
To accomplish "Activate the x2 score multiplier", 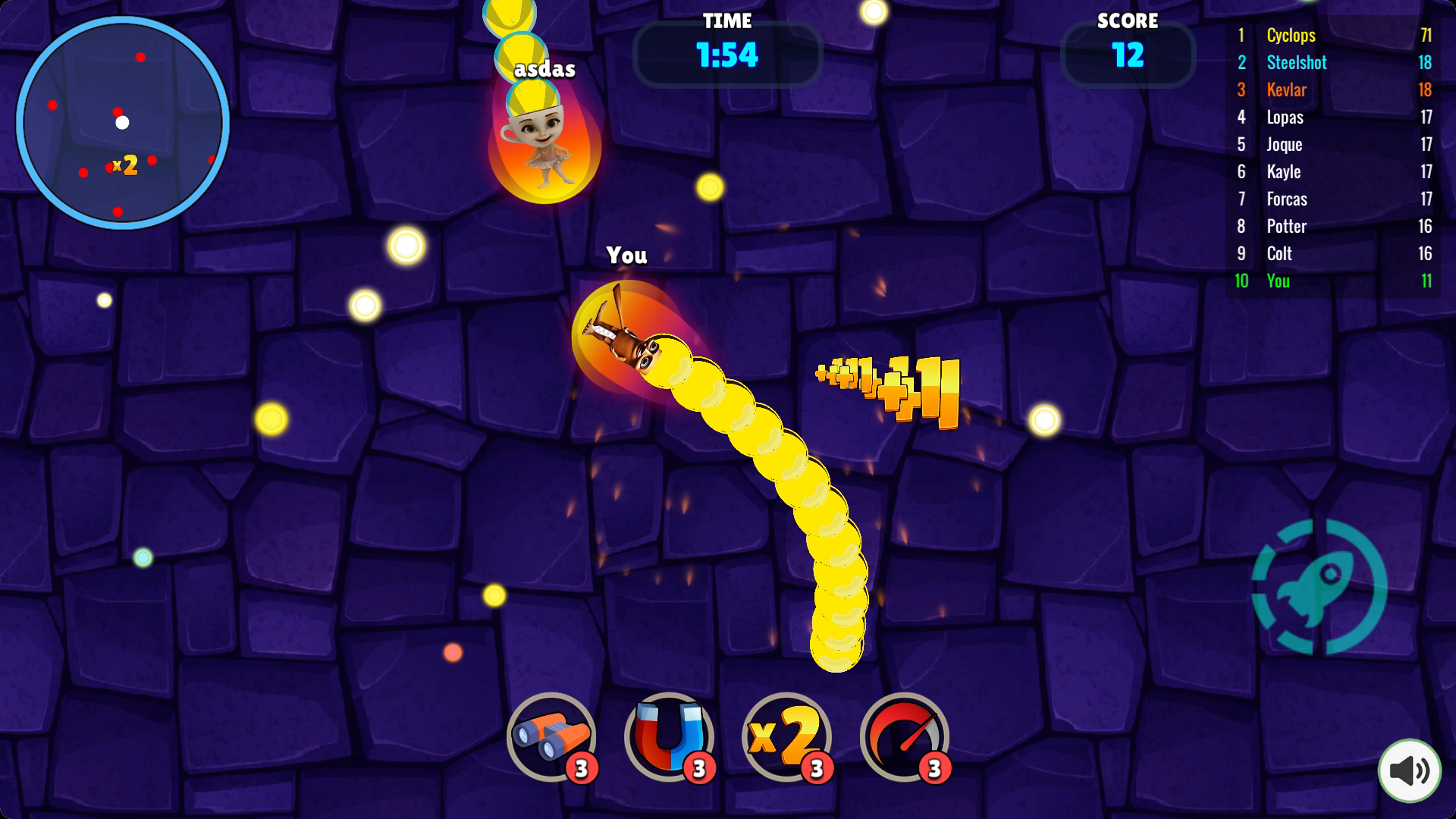I will tap(786, 736).
